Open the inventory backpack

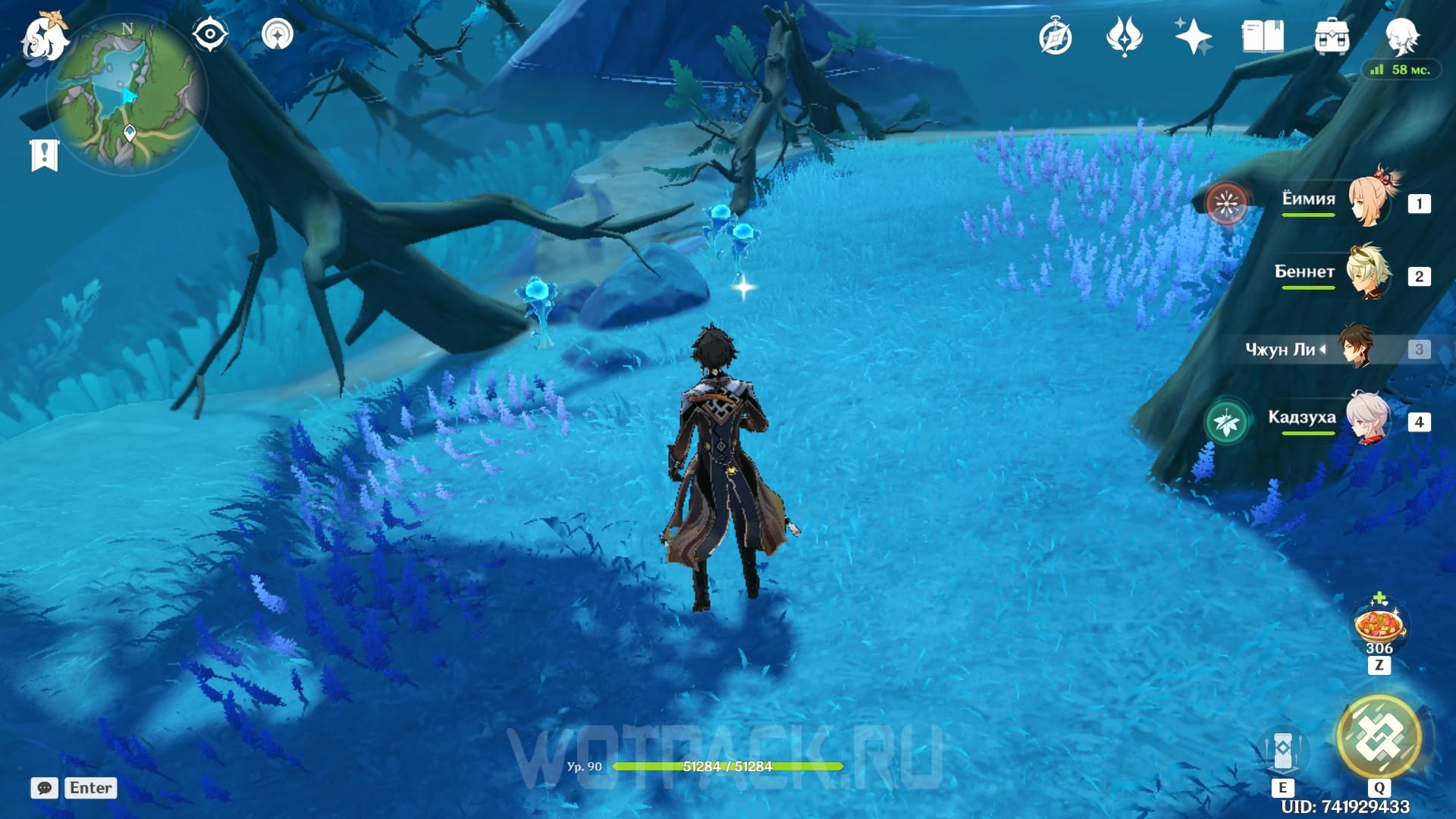click(x=1332, y=37)
